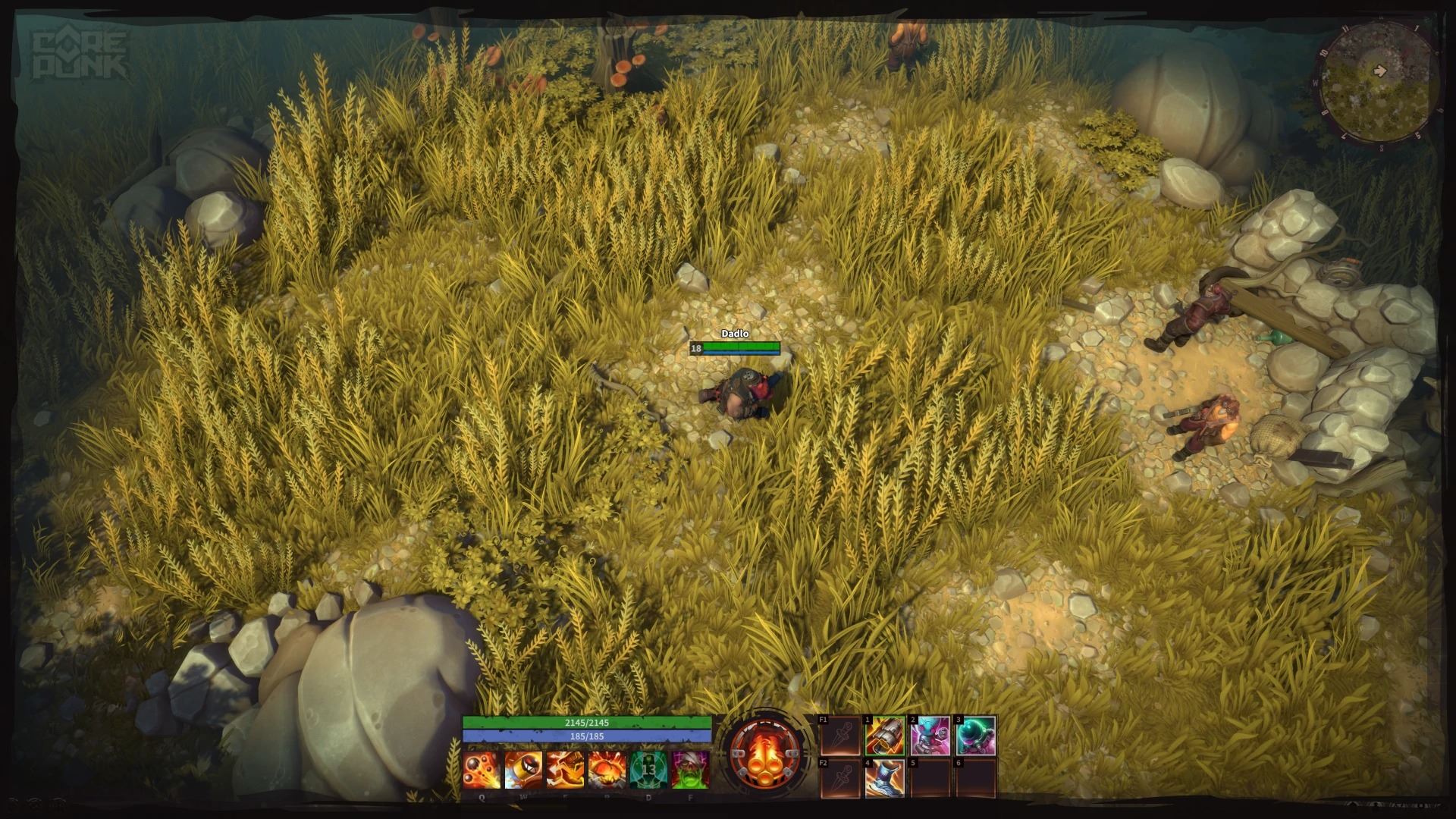The width and height of the screenshot is (1456, 819).
Task: Use the teal orb item in slot 3
Action: click(x=975, y=736)
